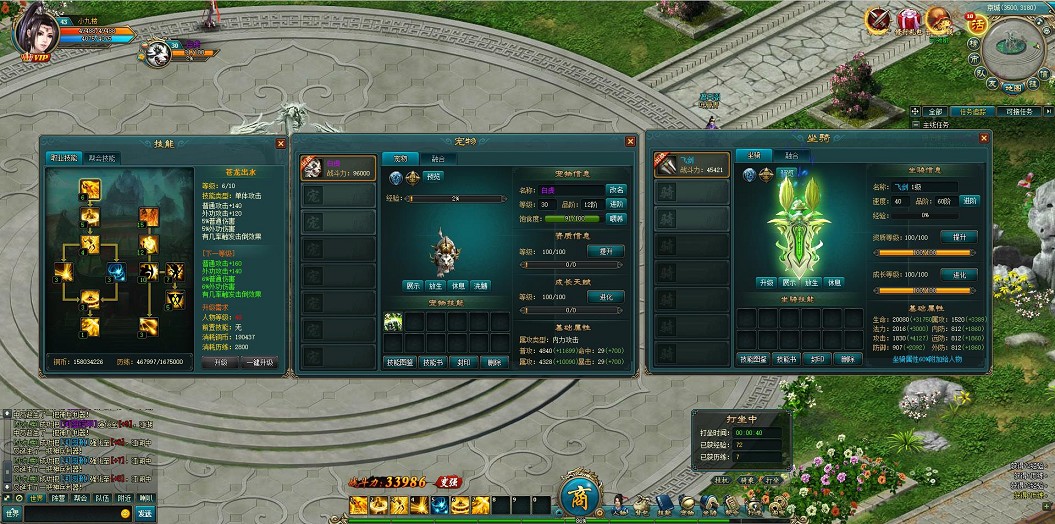Switch to the 帮会技能 guild skills tab
This screenshot has width=1055, height=524.
point(101,158)
